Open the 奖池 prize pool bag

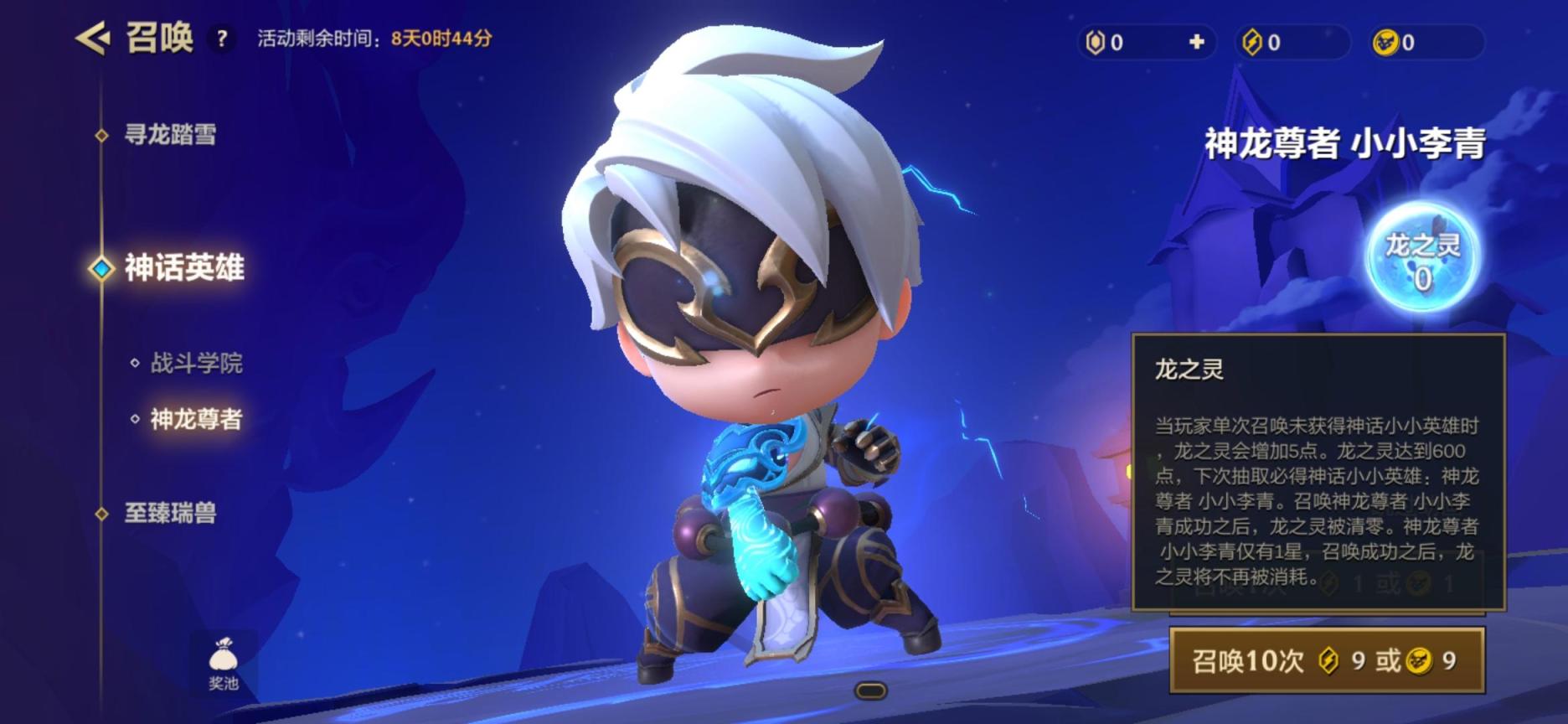pos(223,664)
